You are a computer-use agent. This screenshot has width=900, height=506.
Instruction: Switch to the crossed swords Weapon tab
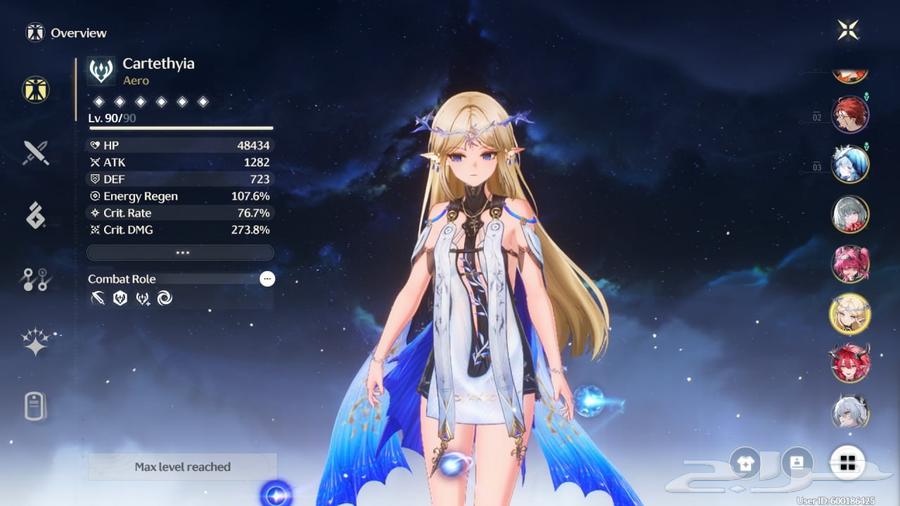tap(36, 152)
